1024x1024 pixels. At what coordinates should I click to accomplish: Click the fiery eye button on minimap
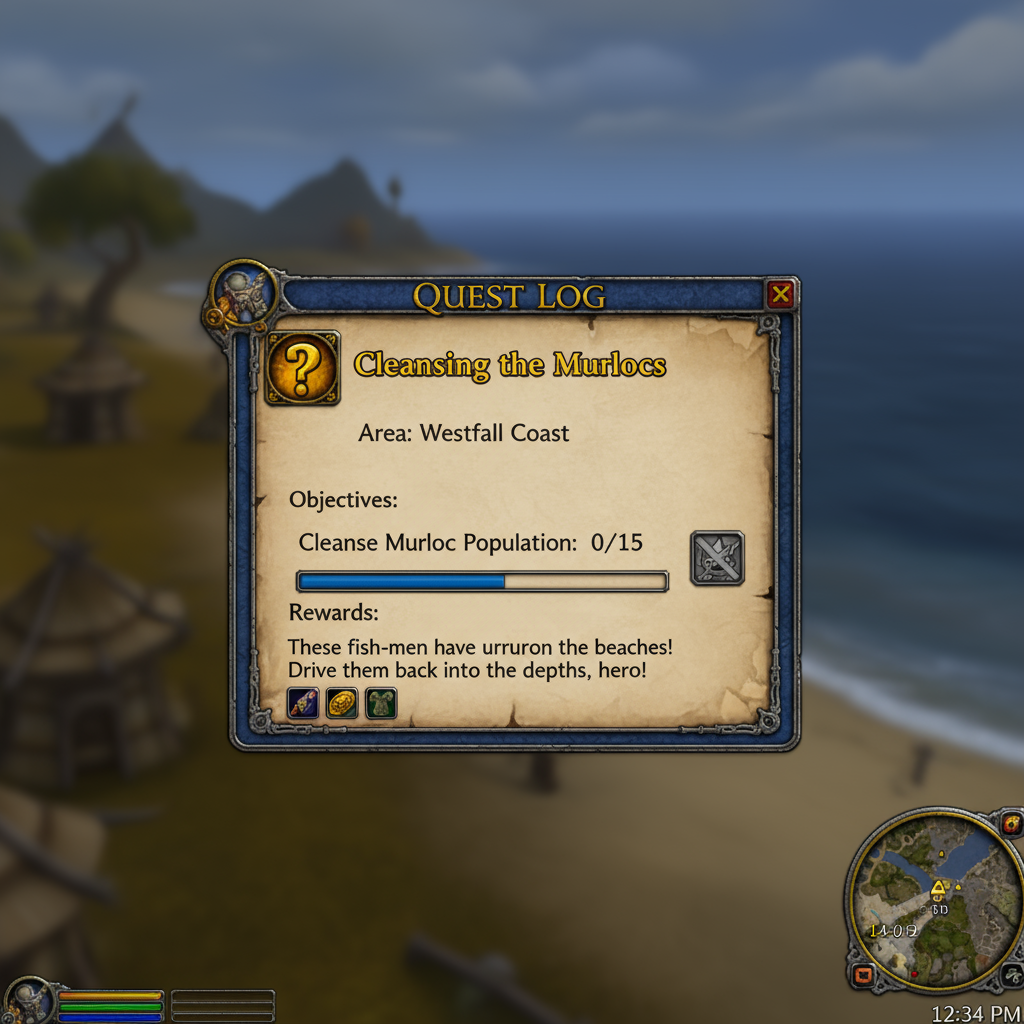pyautogui.click(x=1012, y=825)
